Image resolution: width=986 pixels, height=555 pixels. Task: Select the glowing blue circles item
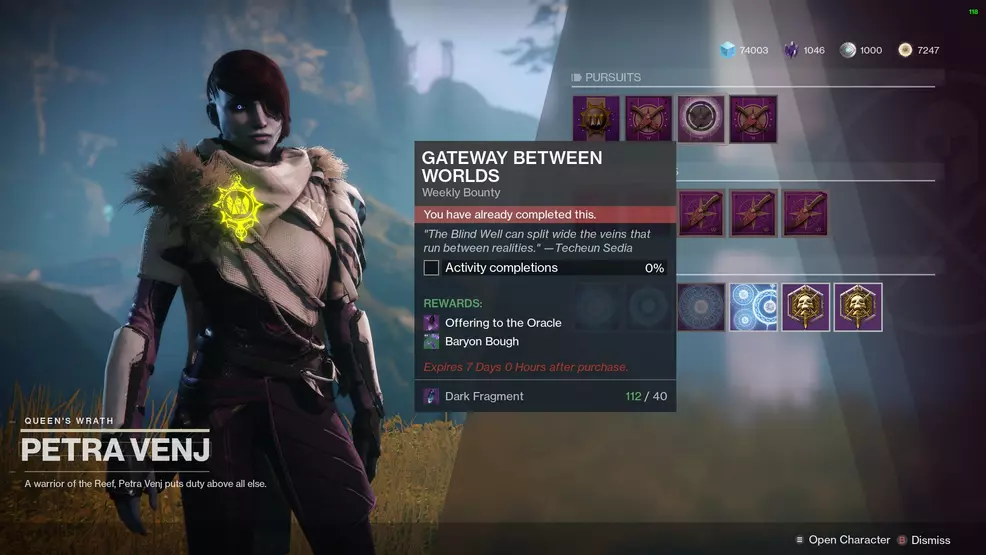(x=753, y=307)
